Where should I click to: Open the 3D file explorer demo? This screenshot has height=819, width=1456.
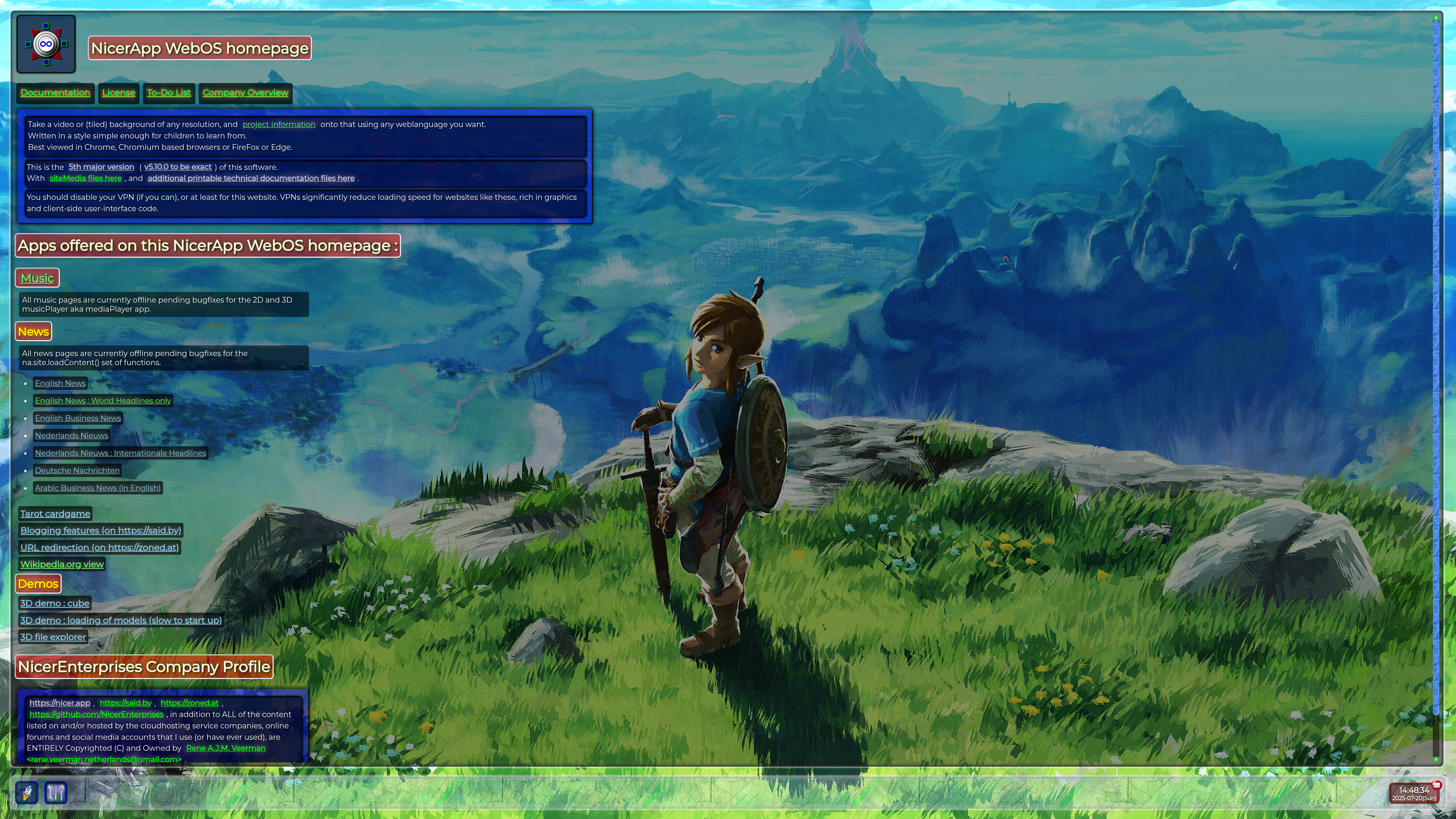53,637
